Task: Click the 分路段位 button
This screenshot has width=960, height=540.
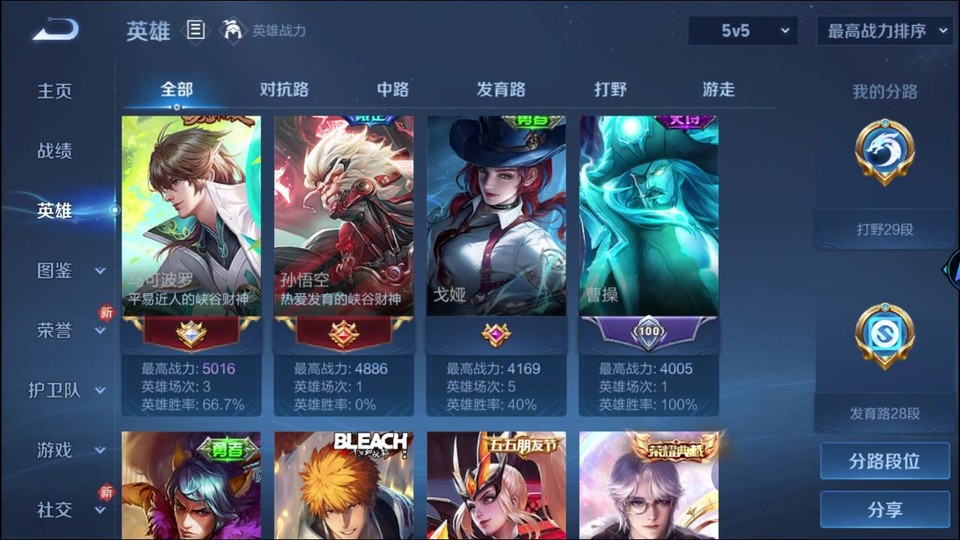Action: 884,461
